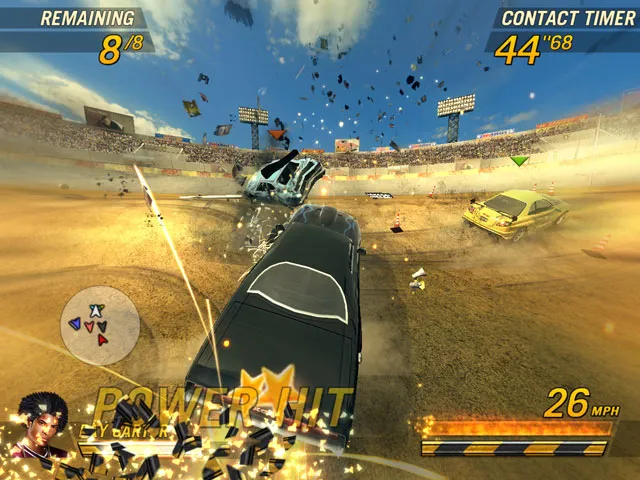Click the circular radar minimap
Screen dimensions: 640x480
click(99, 325)
